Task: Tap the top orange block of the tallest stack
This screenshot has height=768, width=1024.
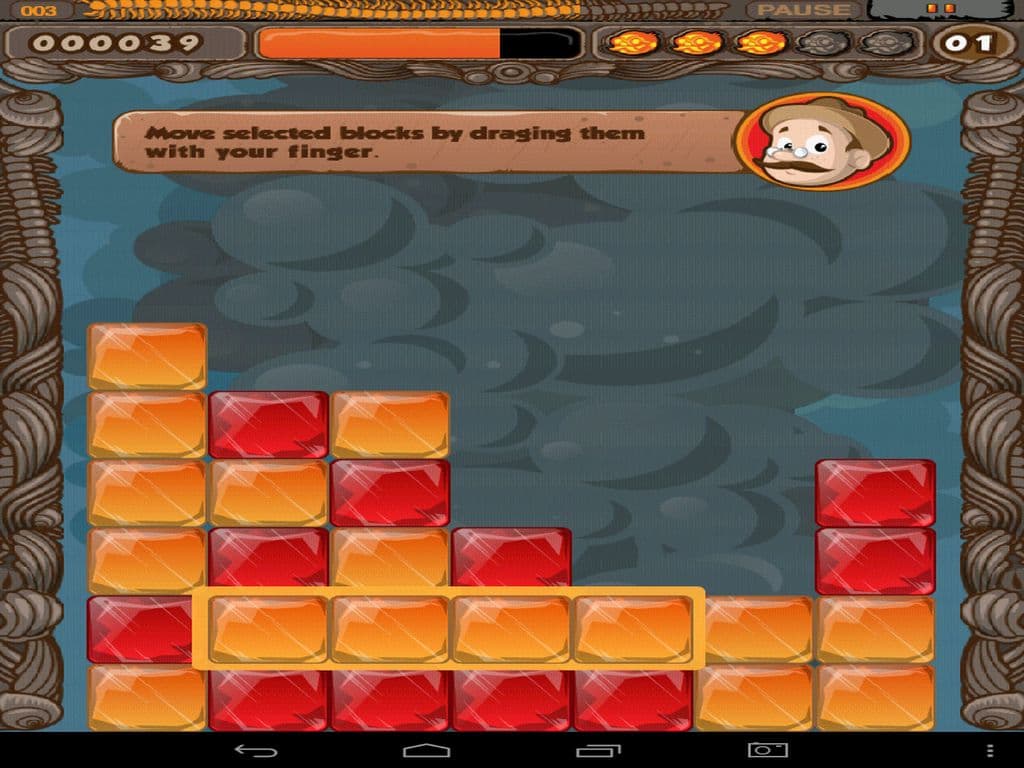Action: point(147,356)
